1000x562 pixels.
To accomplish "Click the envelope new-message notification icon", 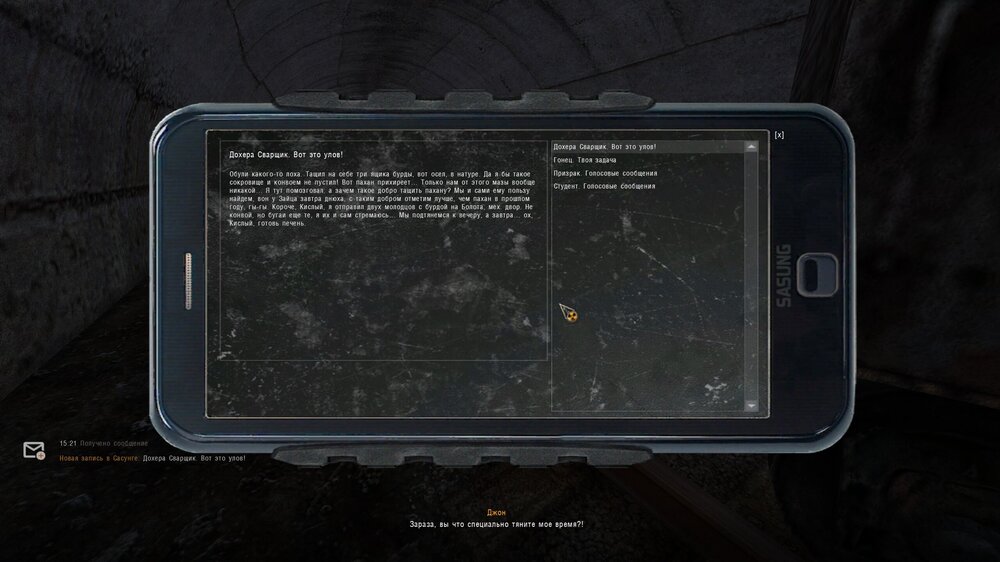I will 34,450.
